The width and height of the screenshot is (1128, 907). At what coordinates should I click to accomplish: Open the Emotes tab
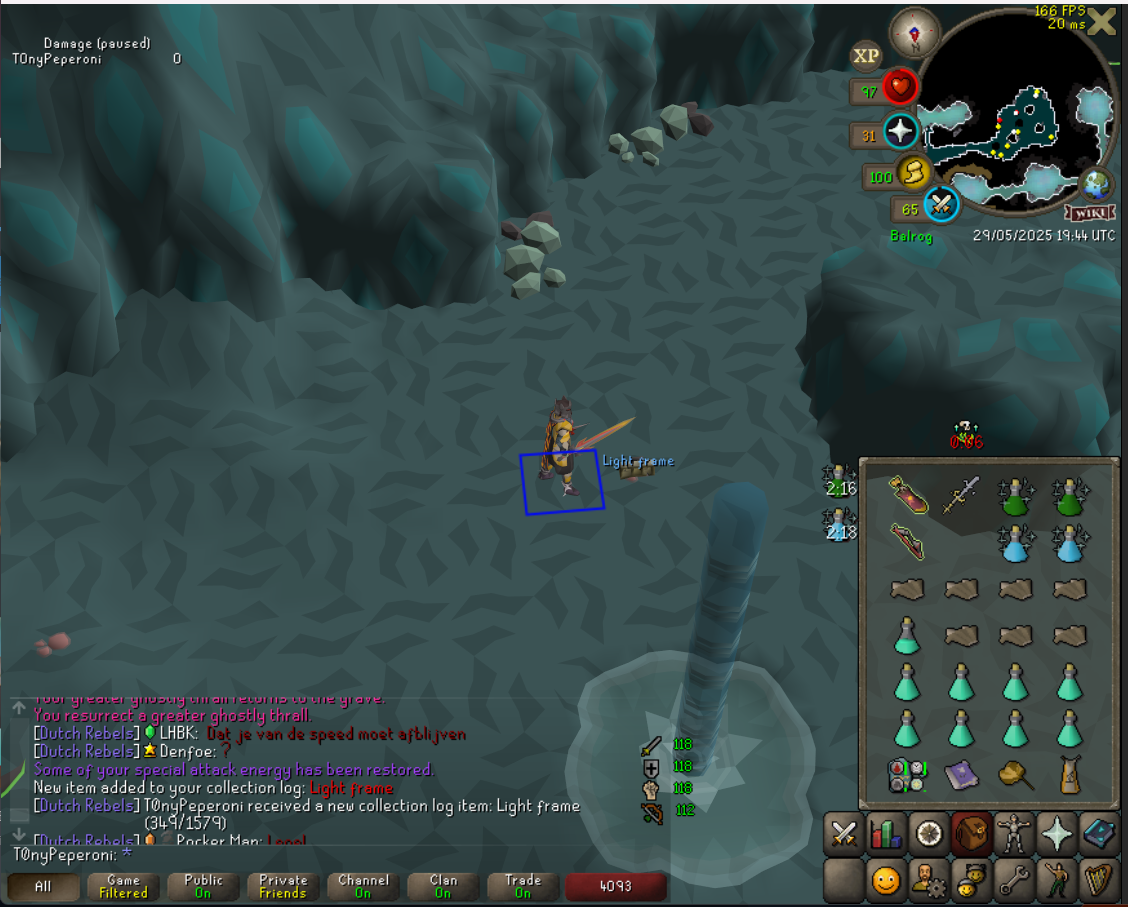[1057, 880]
